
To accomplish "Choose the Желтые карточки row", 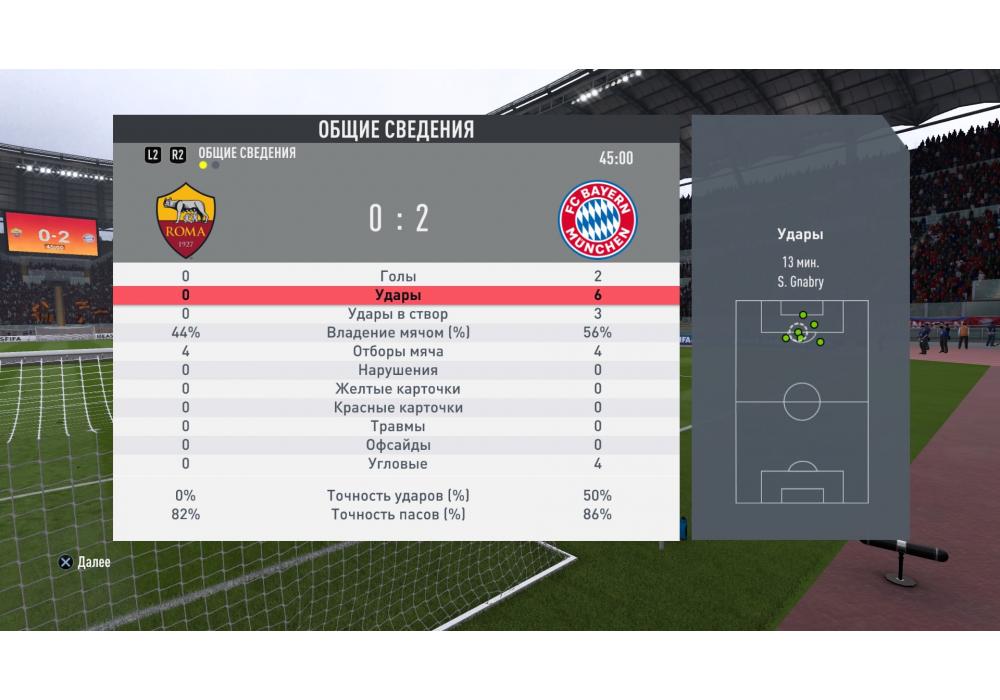I will [x=397, y=389].
